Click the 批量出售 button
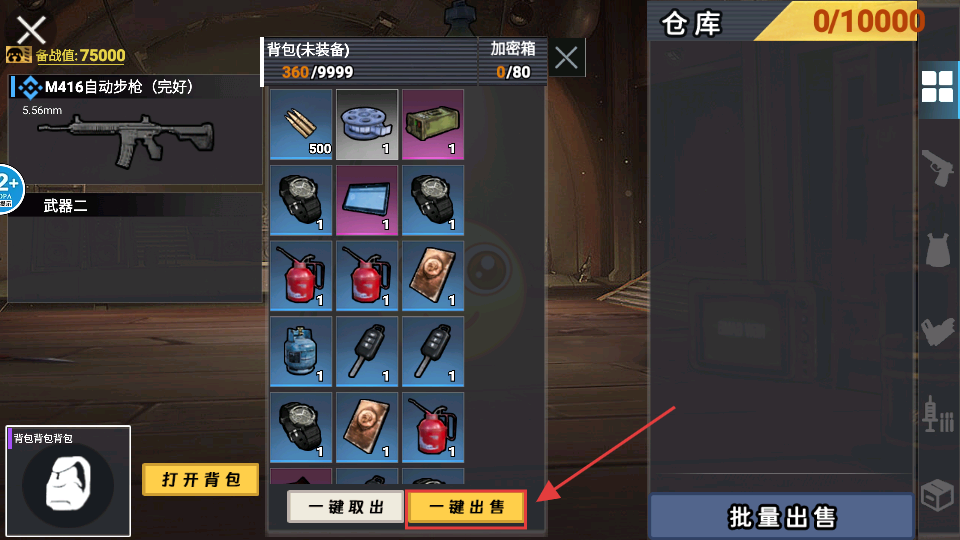 click(782, 517)
